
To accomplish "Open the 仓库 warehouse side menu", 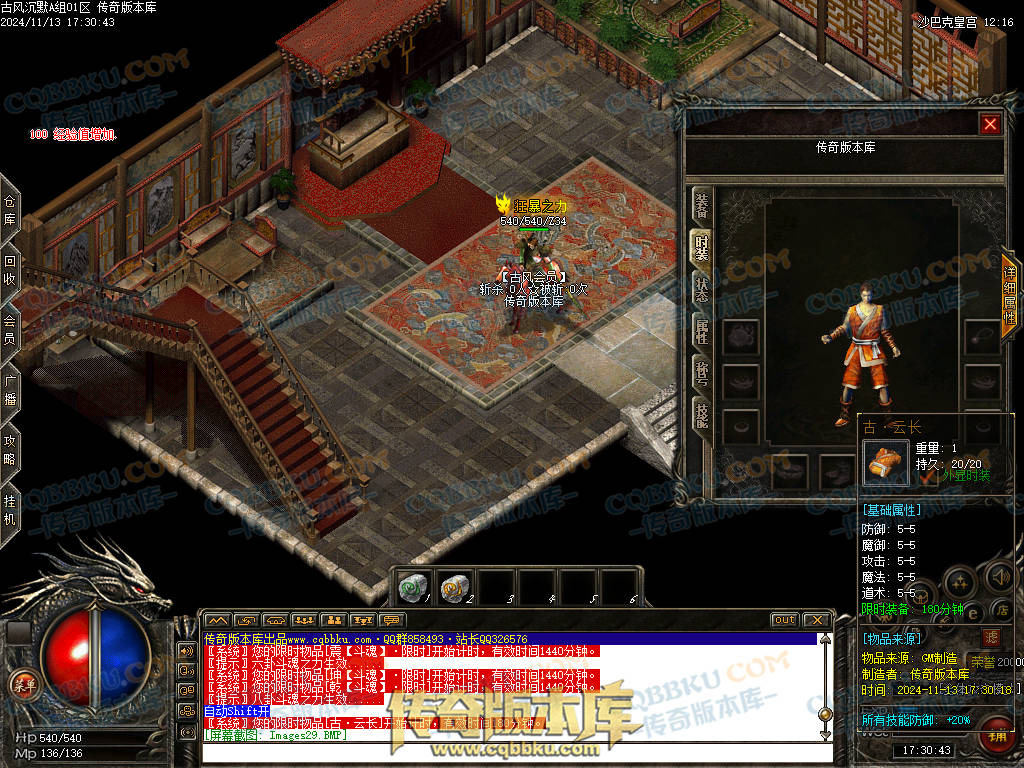I will coord(10,210).
